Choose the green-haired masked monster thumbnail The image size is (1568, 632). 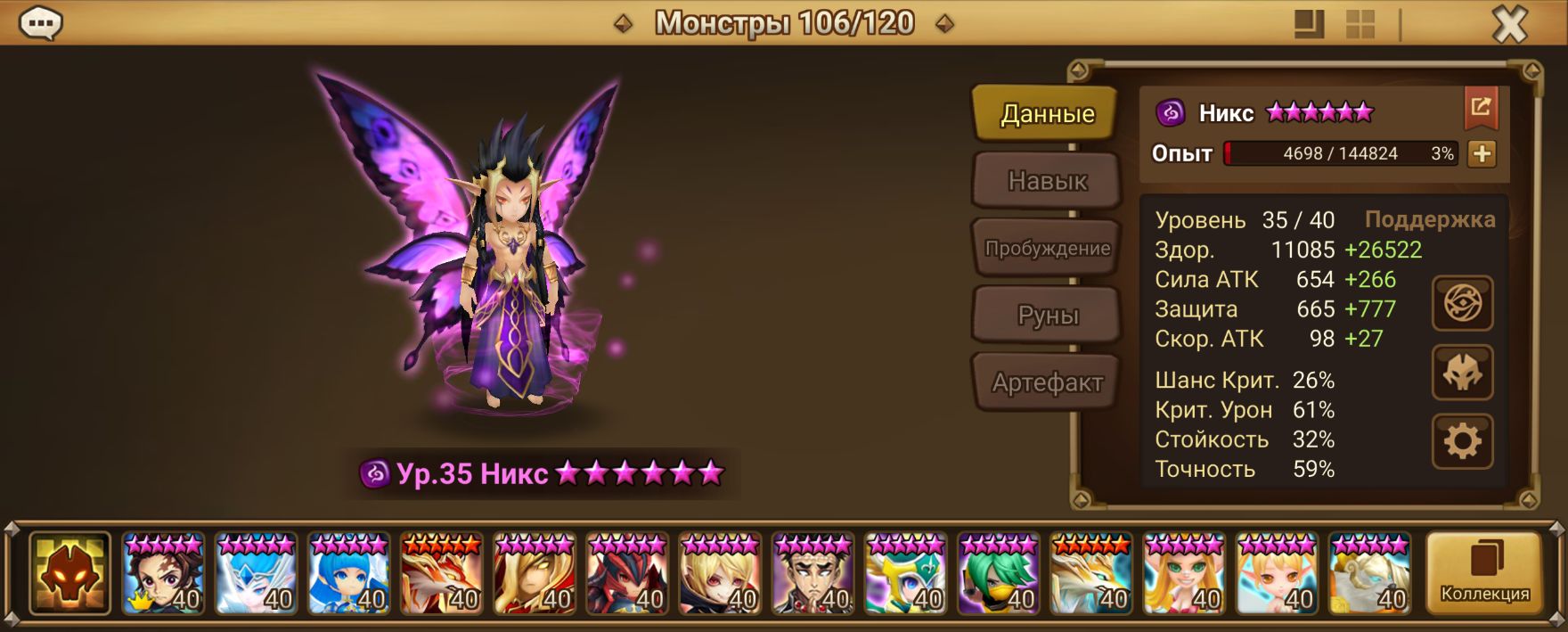coord(999,573)
